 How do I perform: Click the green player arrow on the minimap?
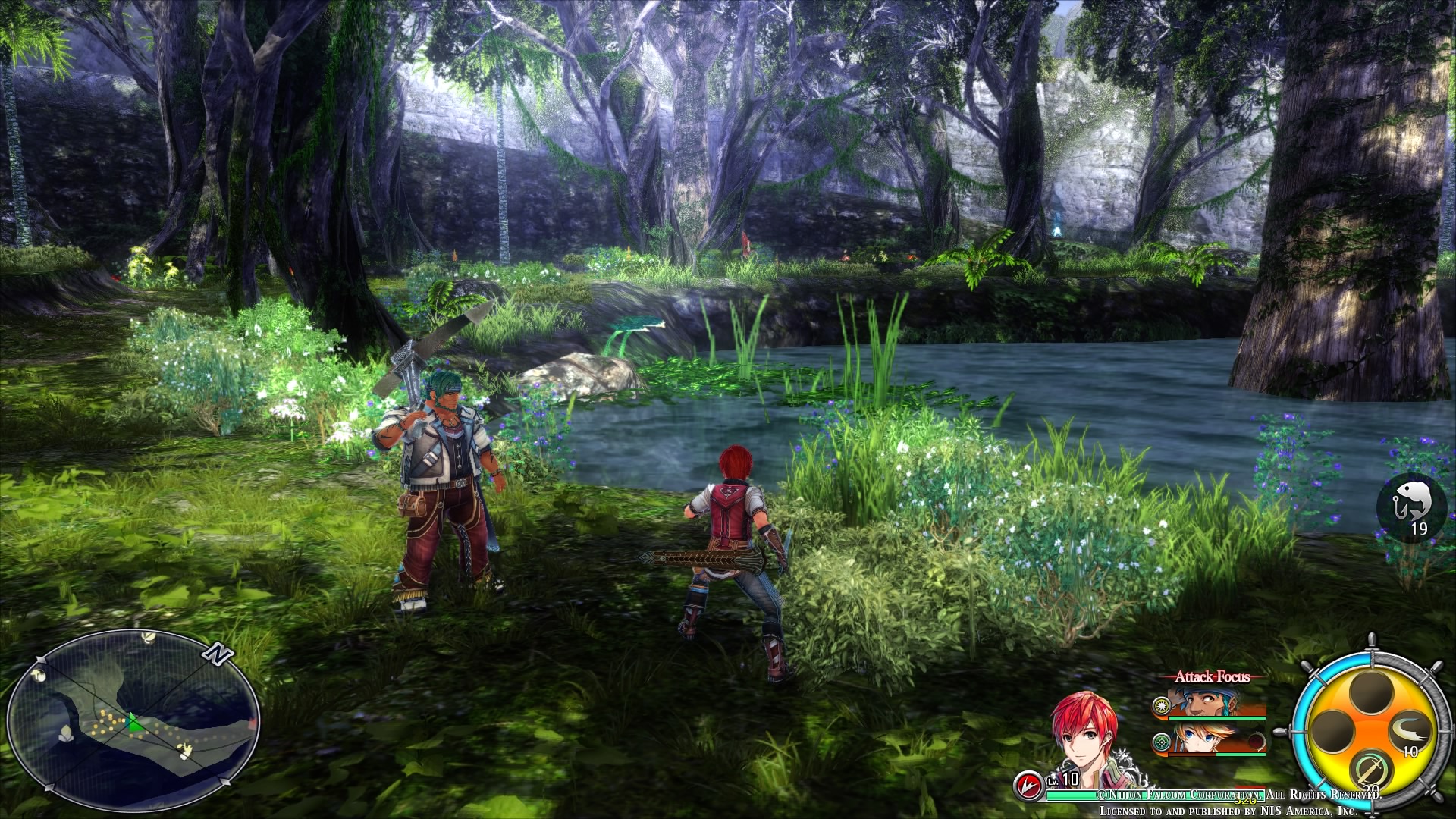coord(133,723)
